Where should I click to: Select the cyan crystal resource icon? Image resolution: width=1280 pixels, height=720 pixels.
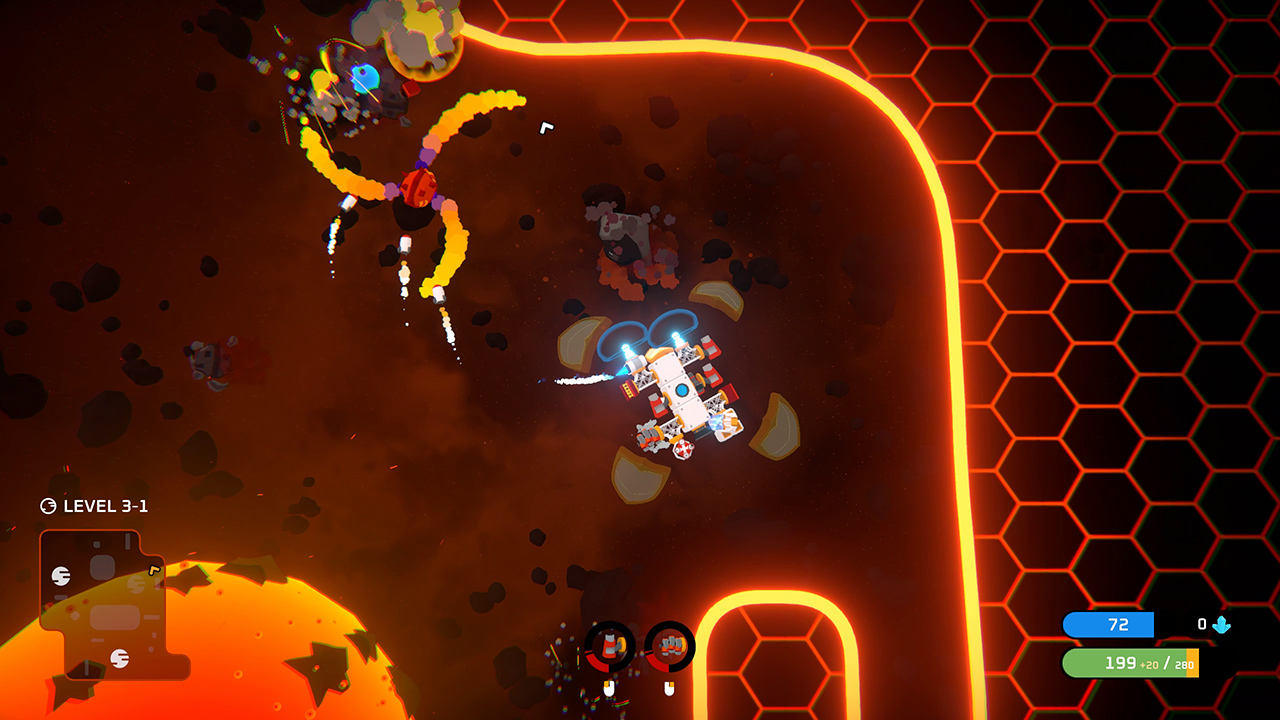point(1223,624)
